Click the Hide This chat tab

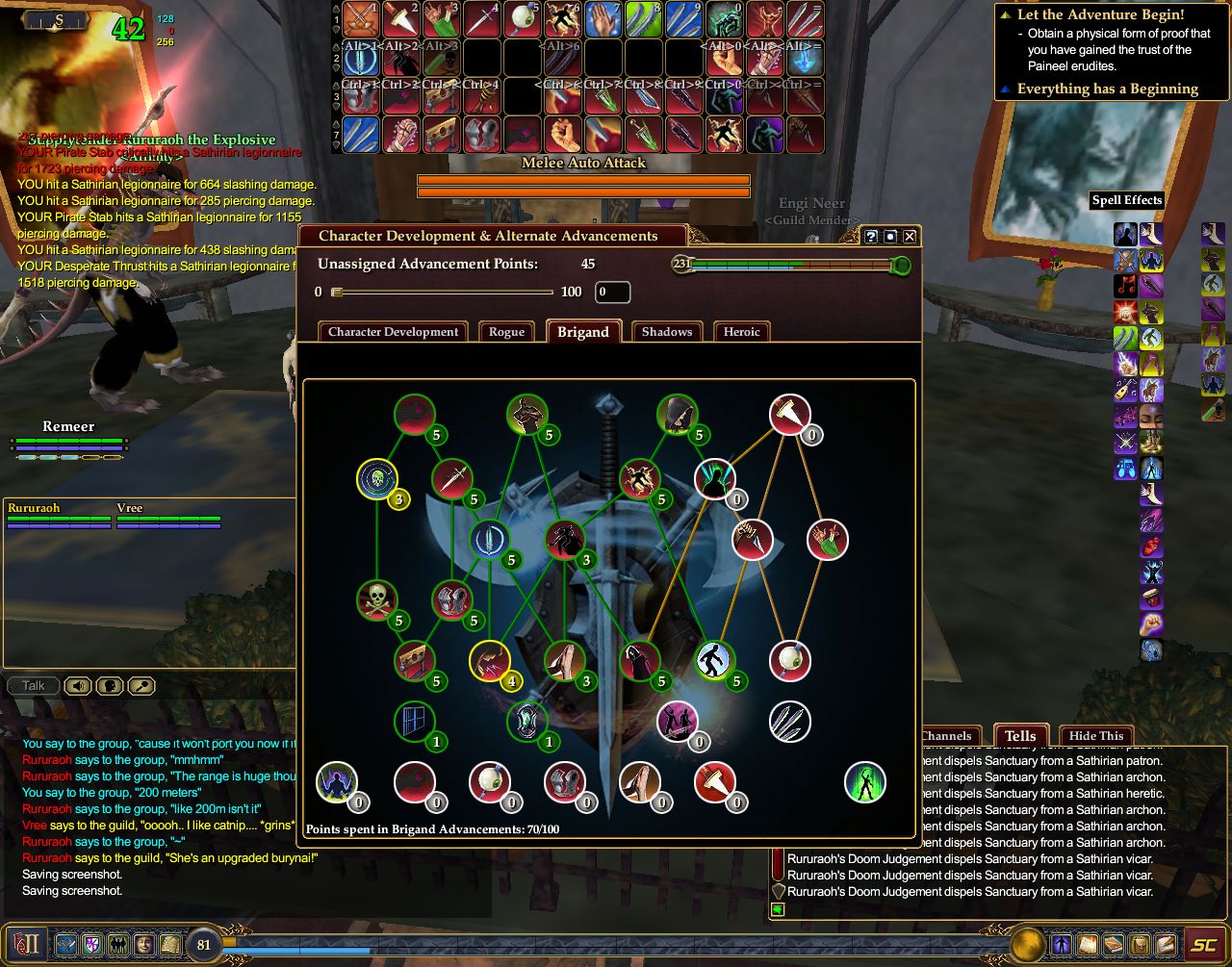[1095, 736]
